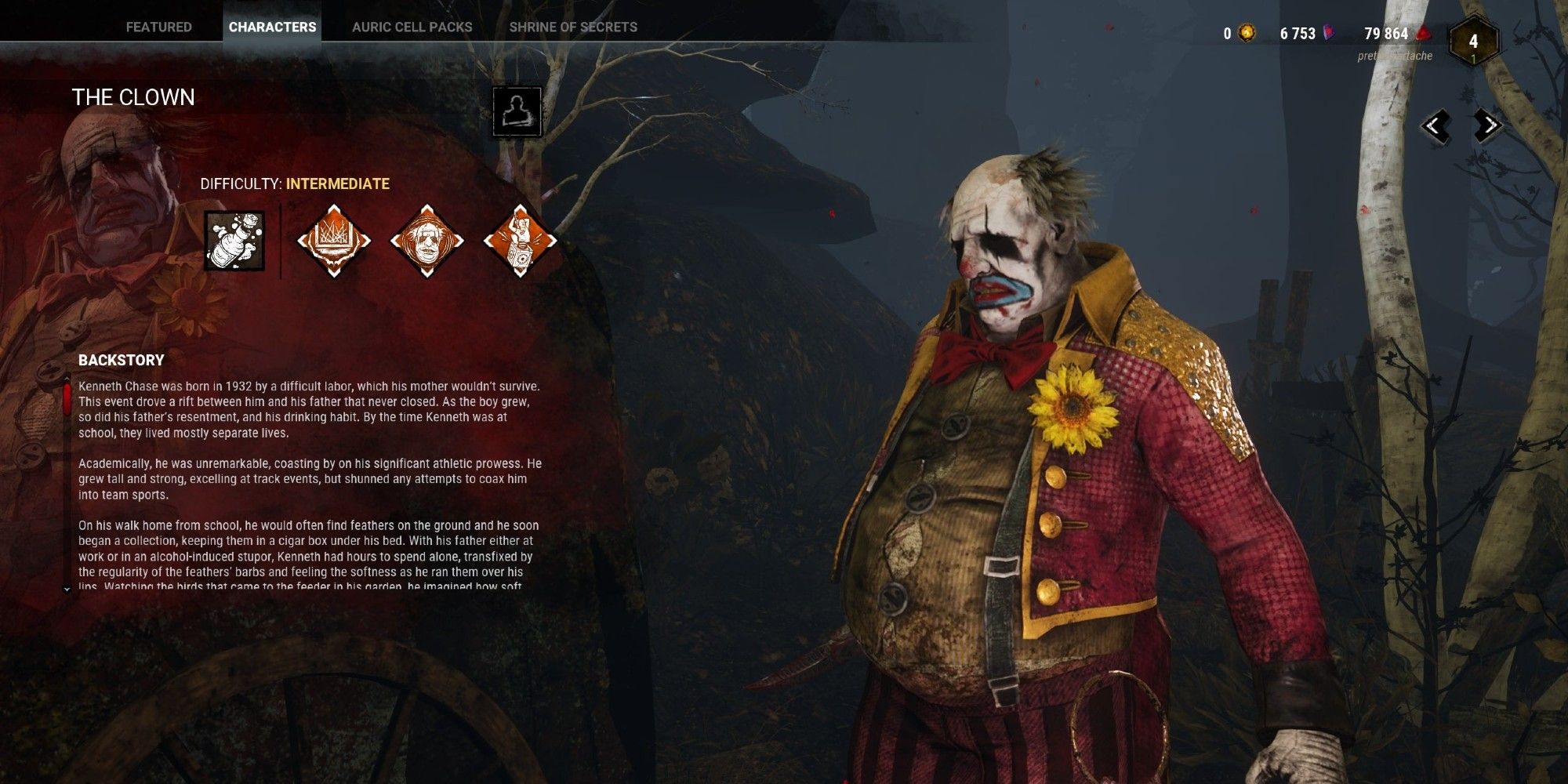1568x784 pixels.
Task: View the Pop Goes the Weasel perk
Action: tap(520, 241)
